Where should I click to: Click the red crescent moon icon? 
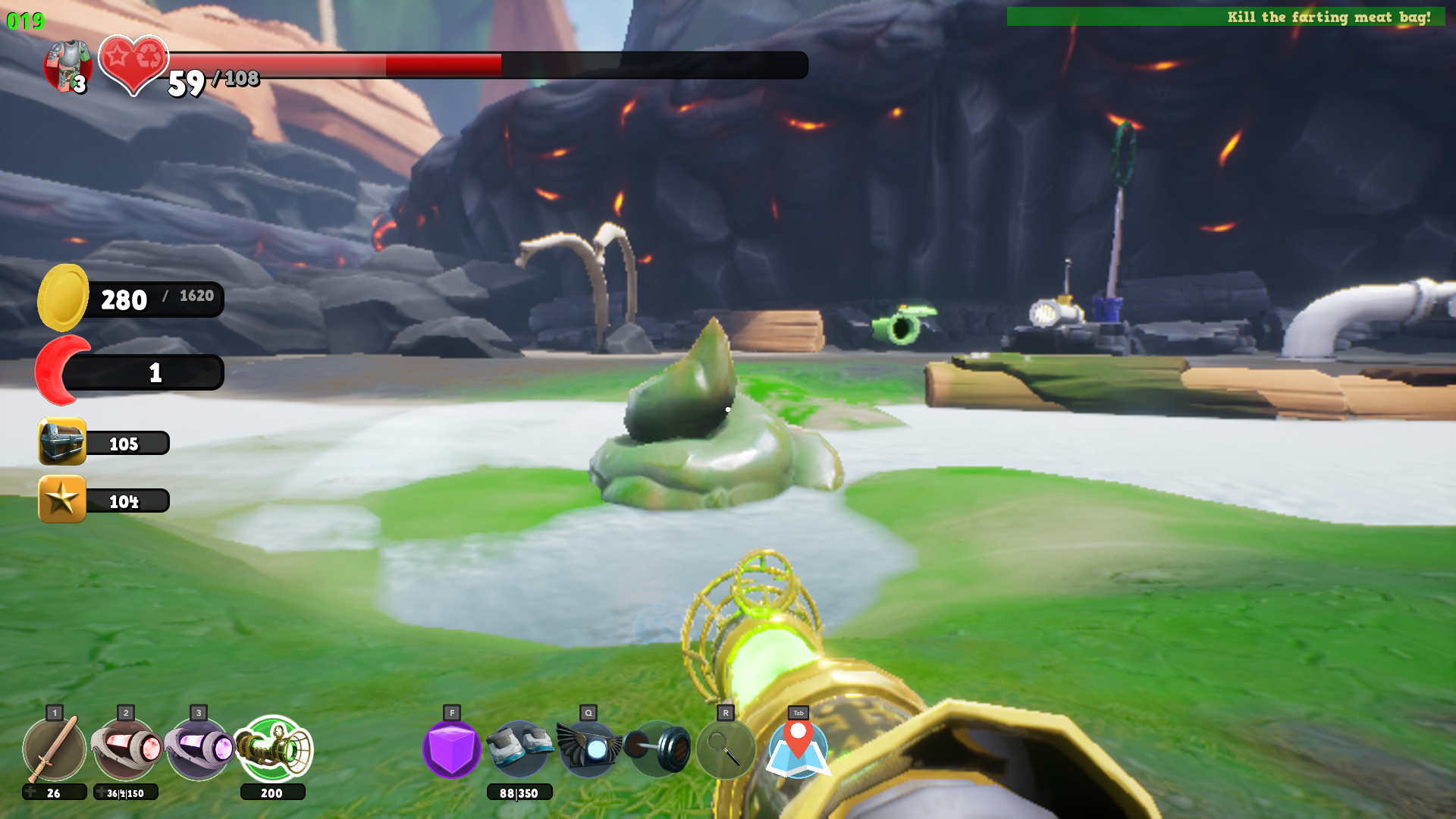62,371
